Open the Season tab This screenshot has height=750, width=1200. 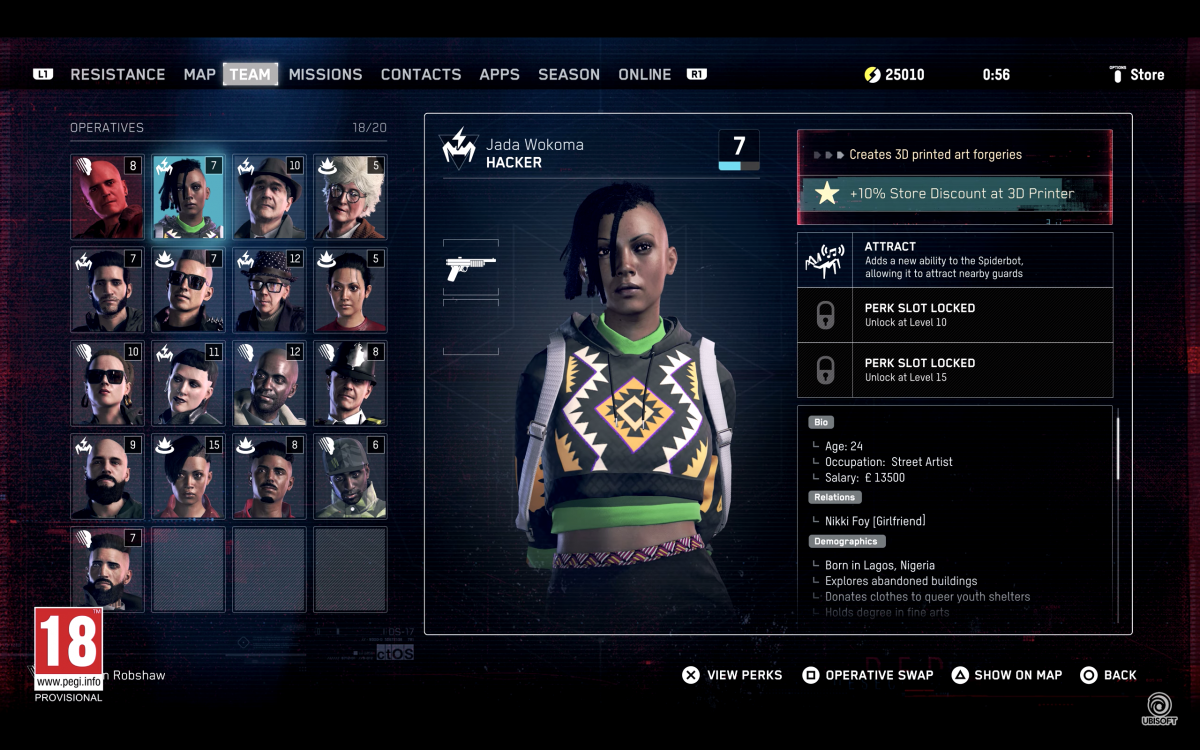pos(569,75)
